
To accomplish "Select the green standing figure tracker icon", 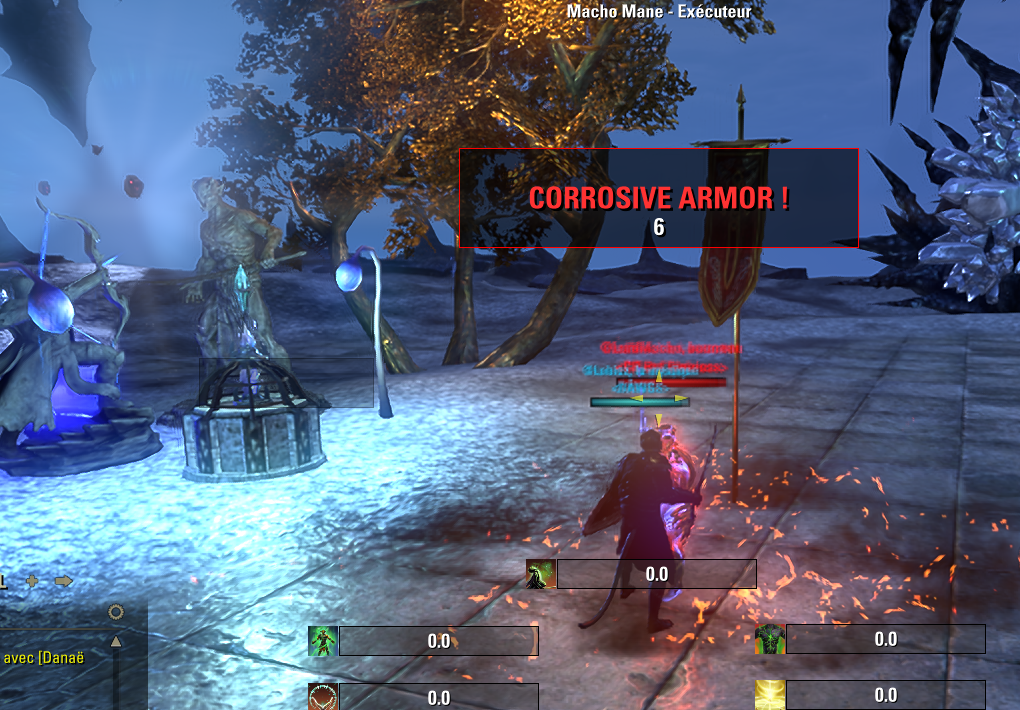I will point(323,641).
